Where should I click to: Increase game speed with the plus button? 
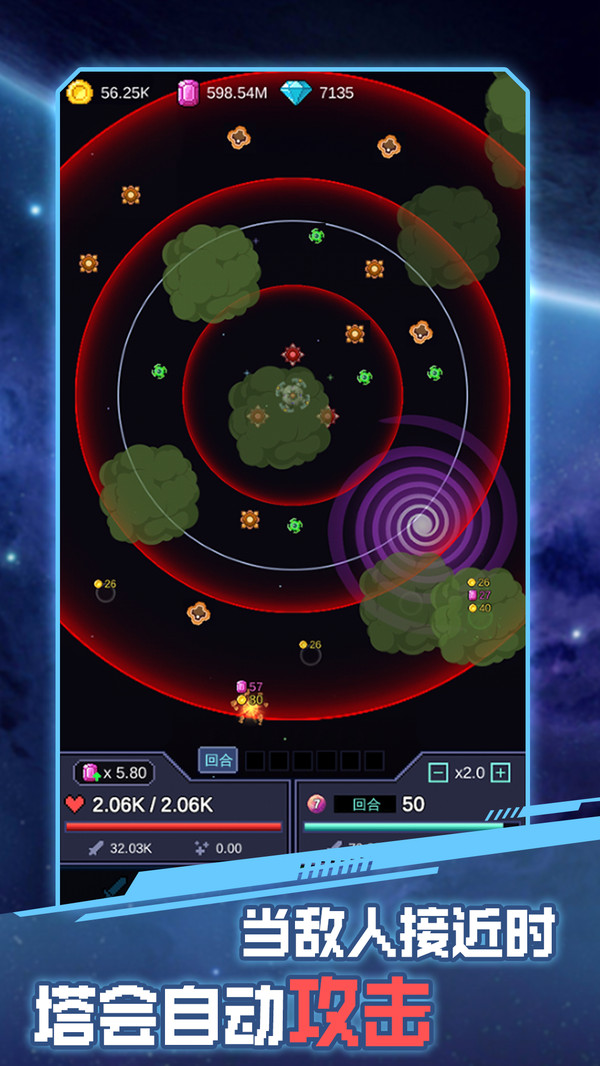tap(501, 772)
